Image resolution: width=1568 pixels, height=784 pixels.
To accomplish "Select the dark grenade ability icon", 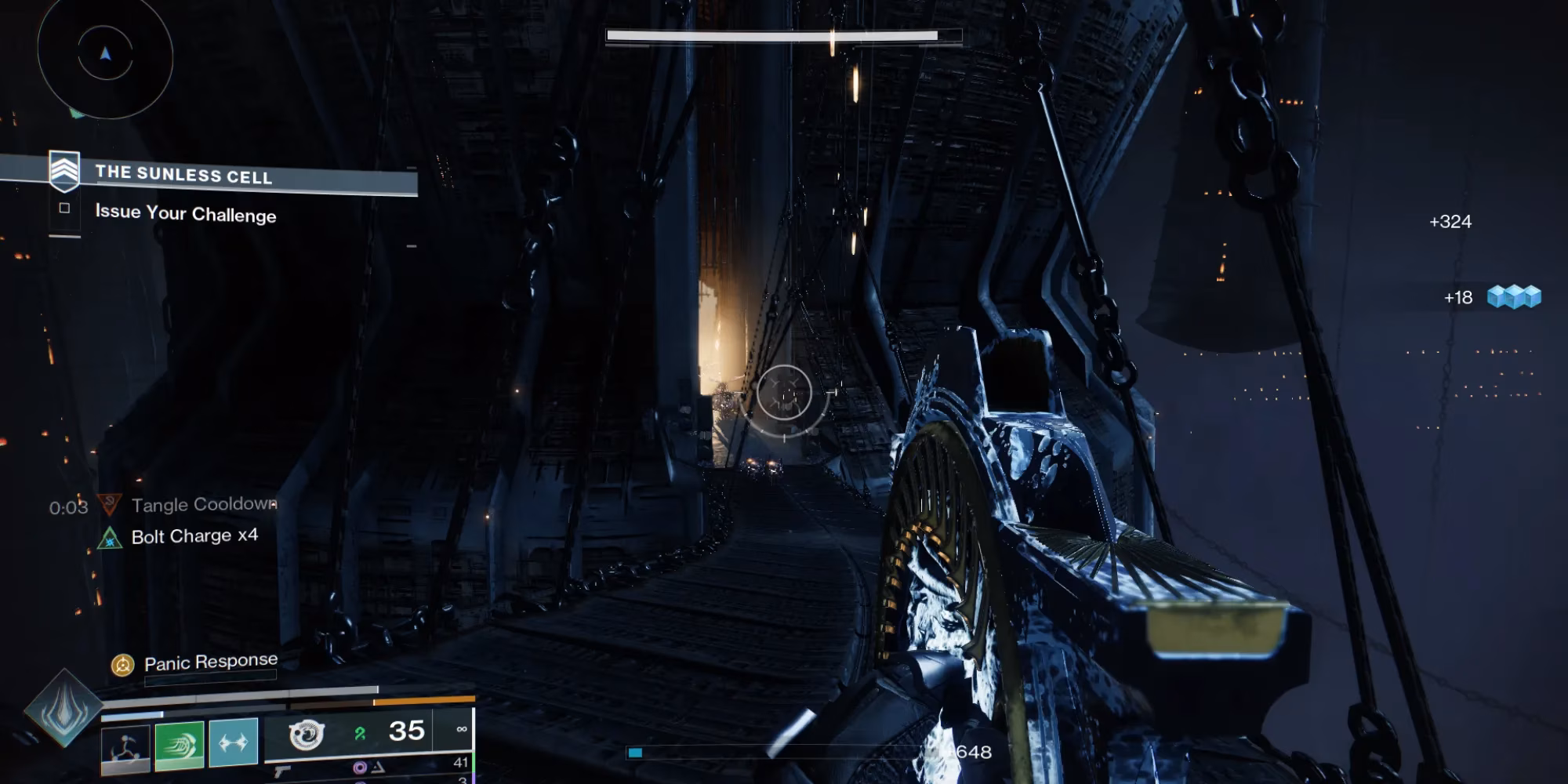I will (125, 746).
